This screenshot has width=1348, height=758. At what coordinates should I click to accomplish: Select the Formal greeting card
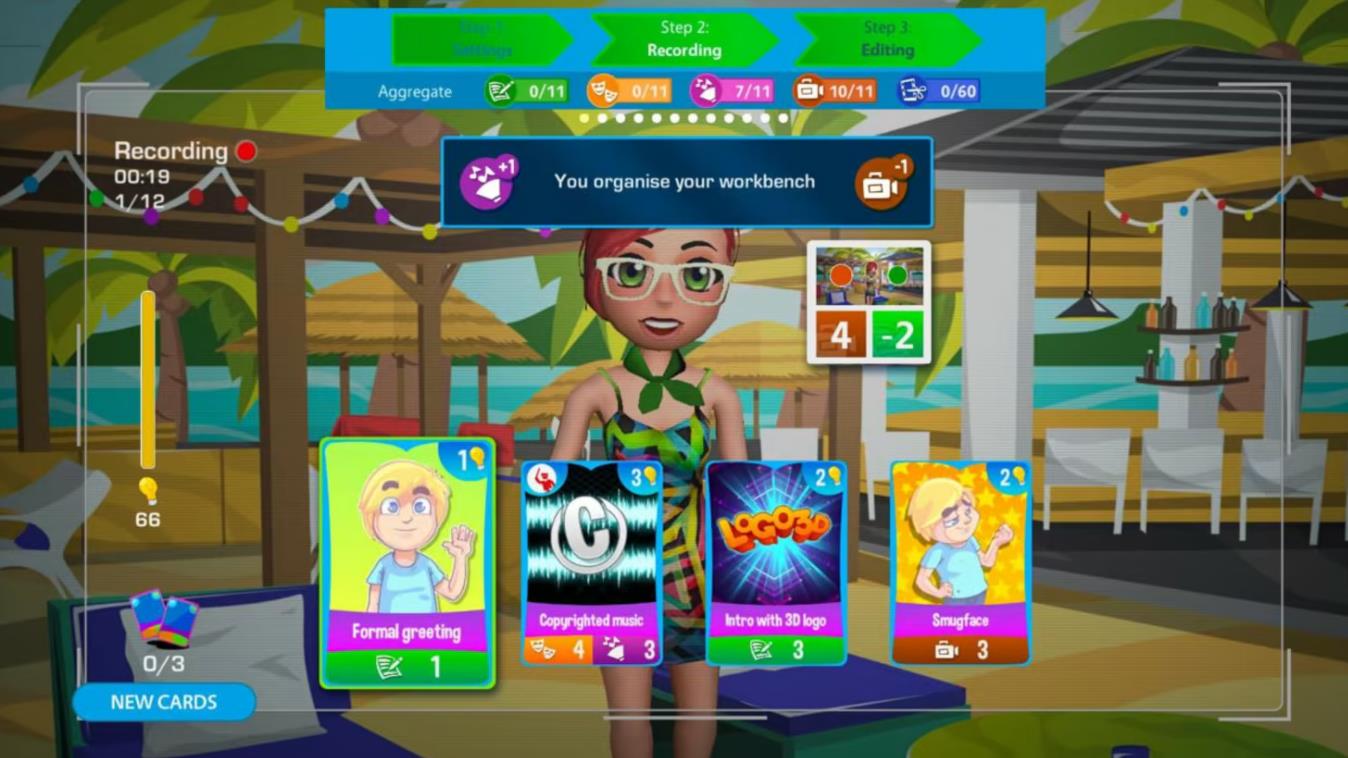tap(407, 562)
